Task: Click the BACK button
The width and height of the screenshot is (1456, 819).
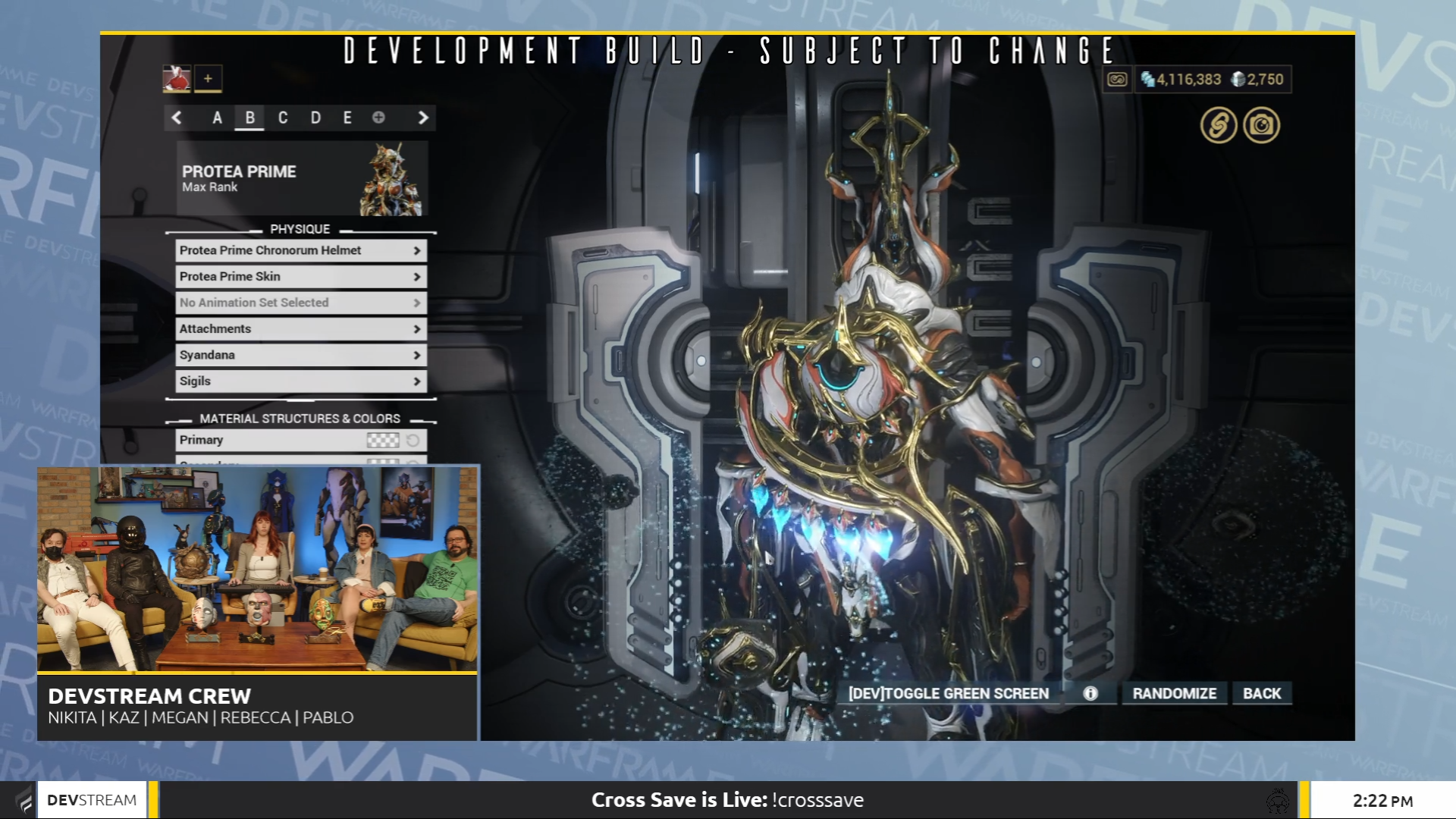Action: tap(1261, 692)
